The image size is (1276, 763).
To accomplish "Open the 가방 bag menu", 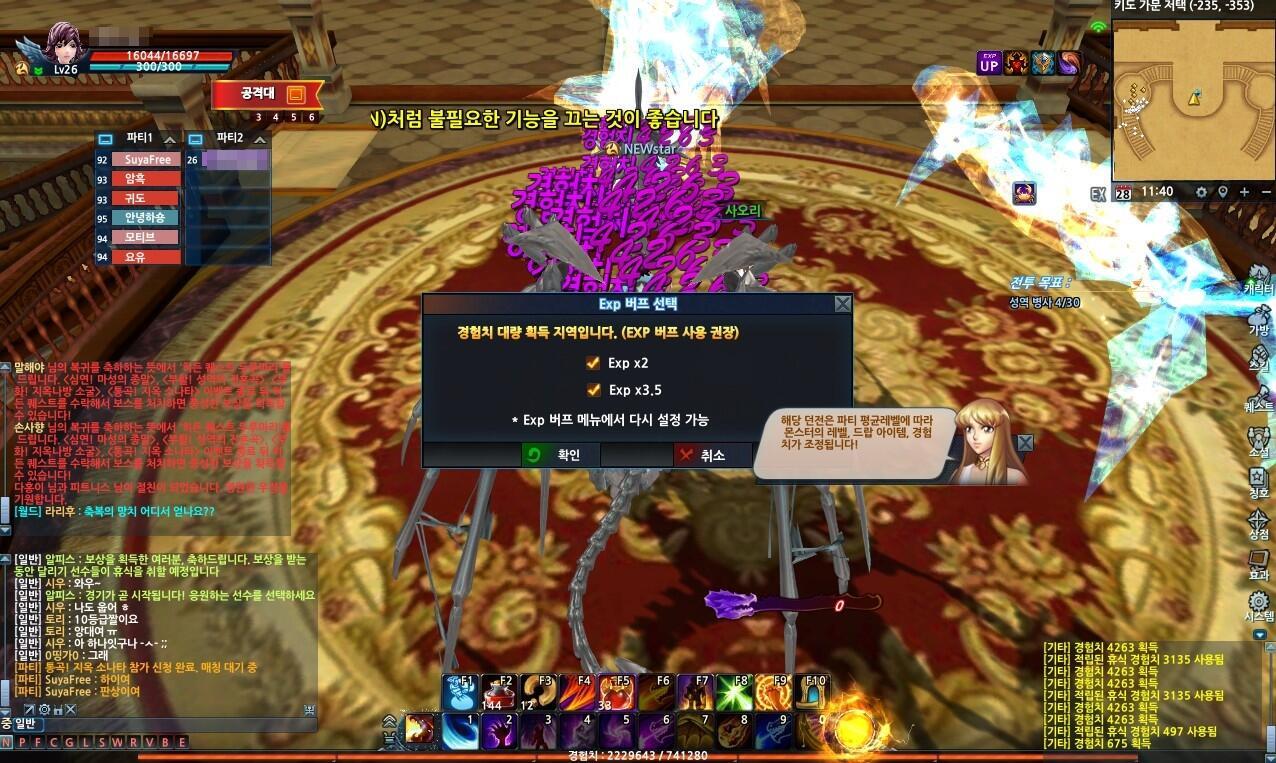I will pos(1258,317).
